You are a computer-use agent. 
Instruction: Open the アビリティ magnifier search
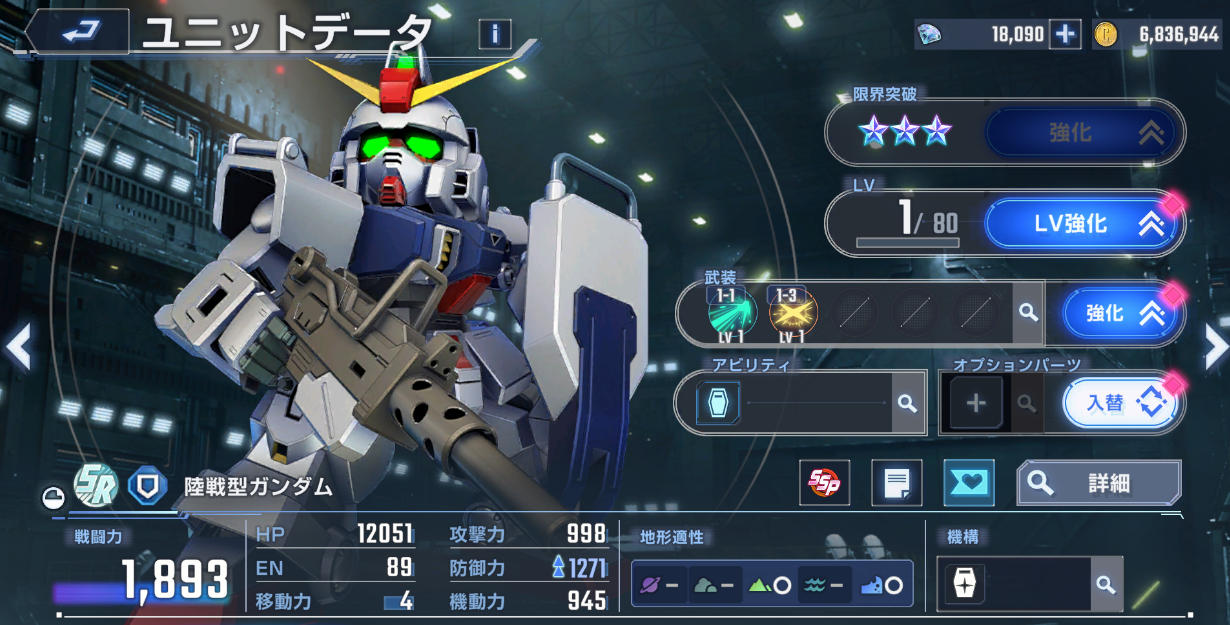pos(906,403)
